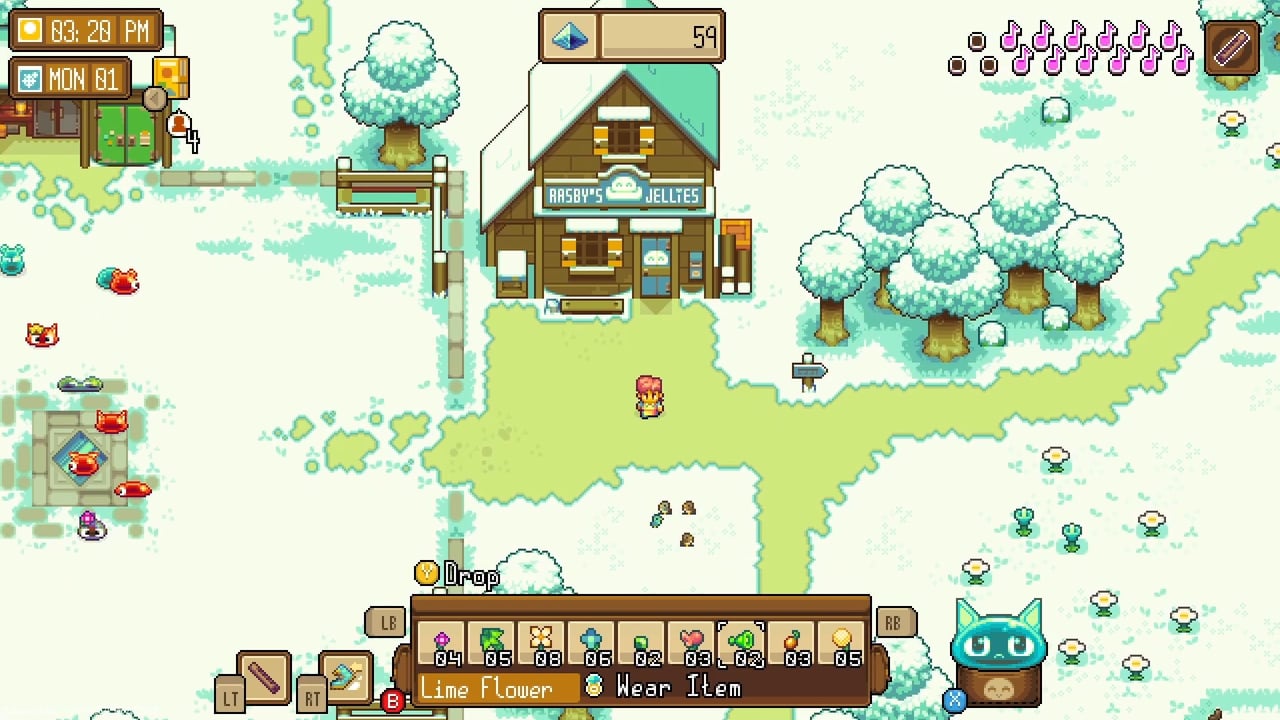Viewport: 1280px width, 720px height.
Task: Open the yellow journal icon below the date
Action: (x=170, y=79)
